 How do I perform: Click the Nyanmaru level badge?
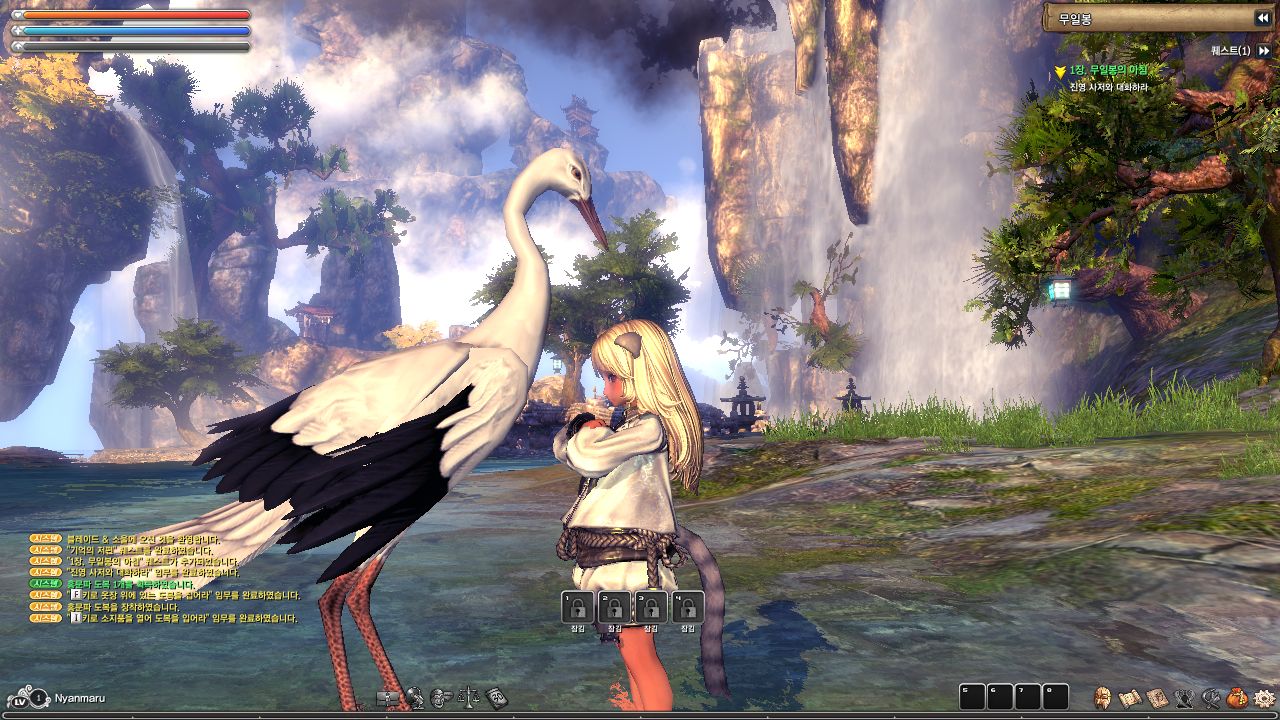tap(38, 698)
